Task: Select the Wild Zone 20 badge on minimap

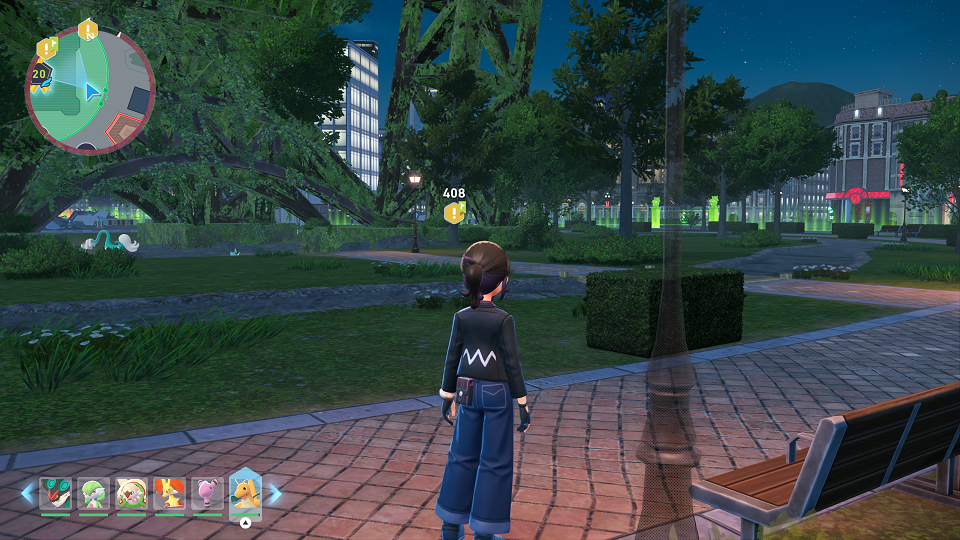Action: 40,75
